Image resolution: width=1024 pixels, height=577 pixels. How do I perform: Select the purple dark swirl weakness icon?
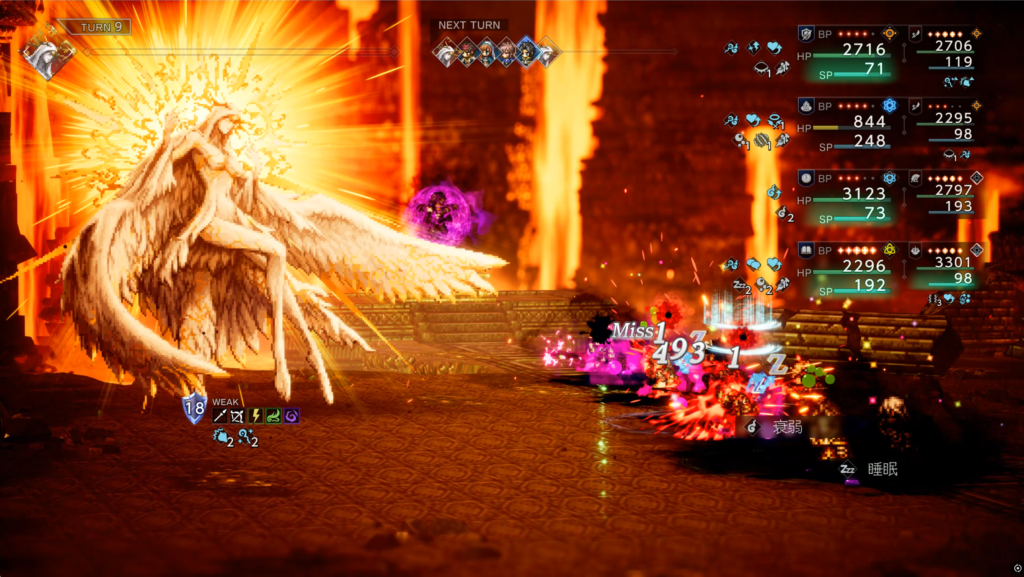click(x=291, y=416)
